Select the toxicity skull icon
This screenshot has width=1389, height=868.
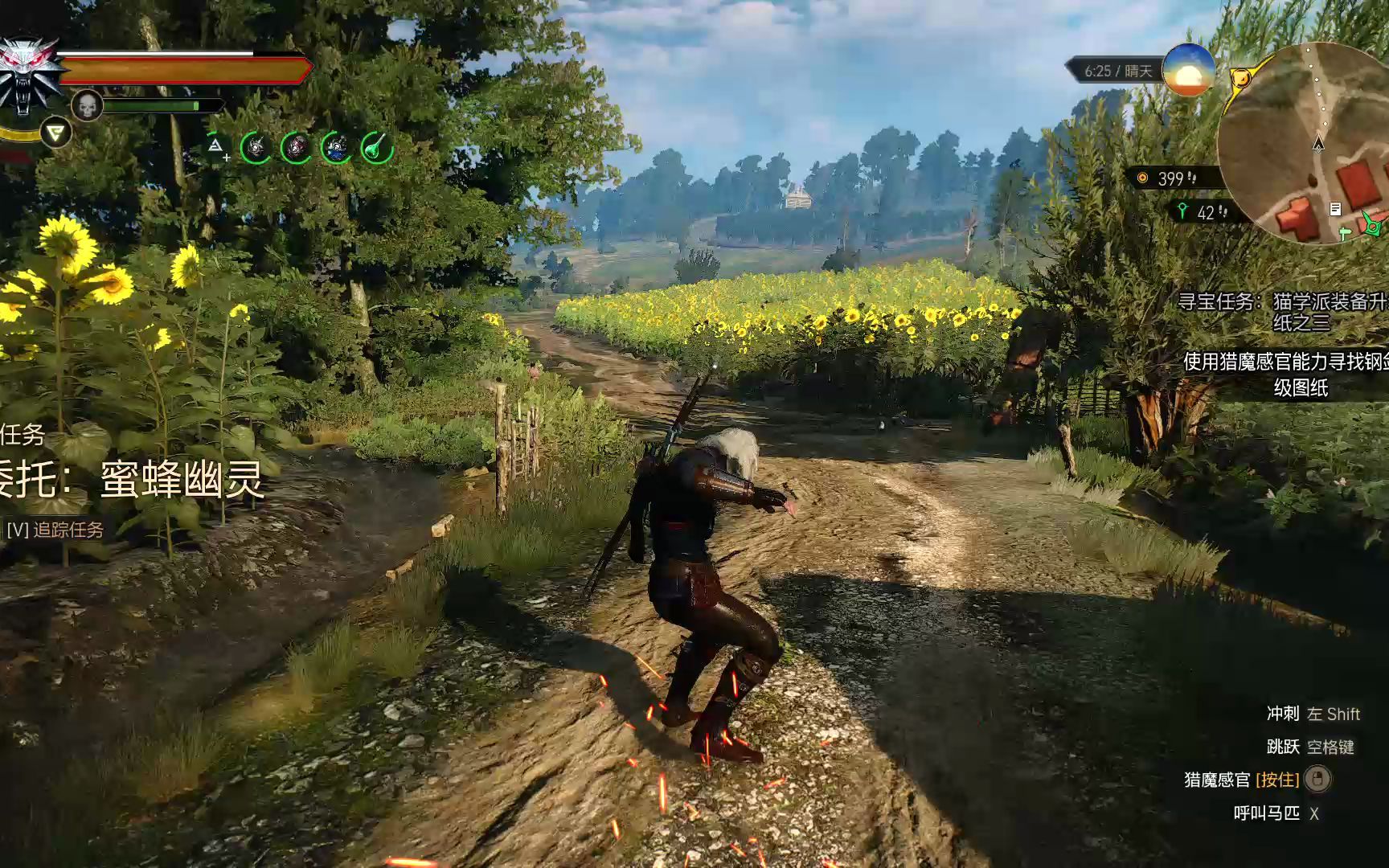pos(87,105)
